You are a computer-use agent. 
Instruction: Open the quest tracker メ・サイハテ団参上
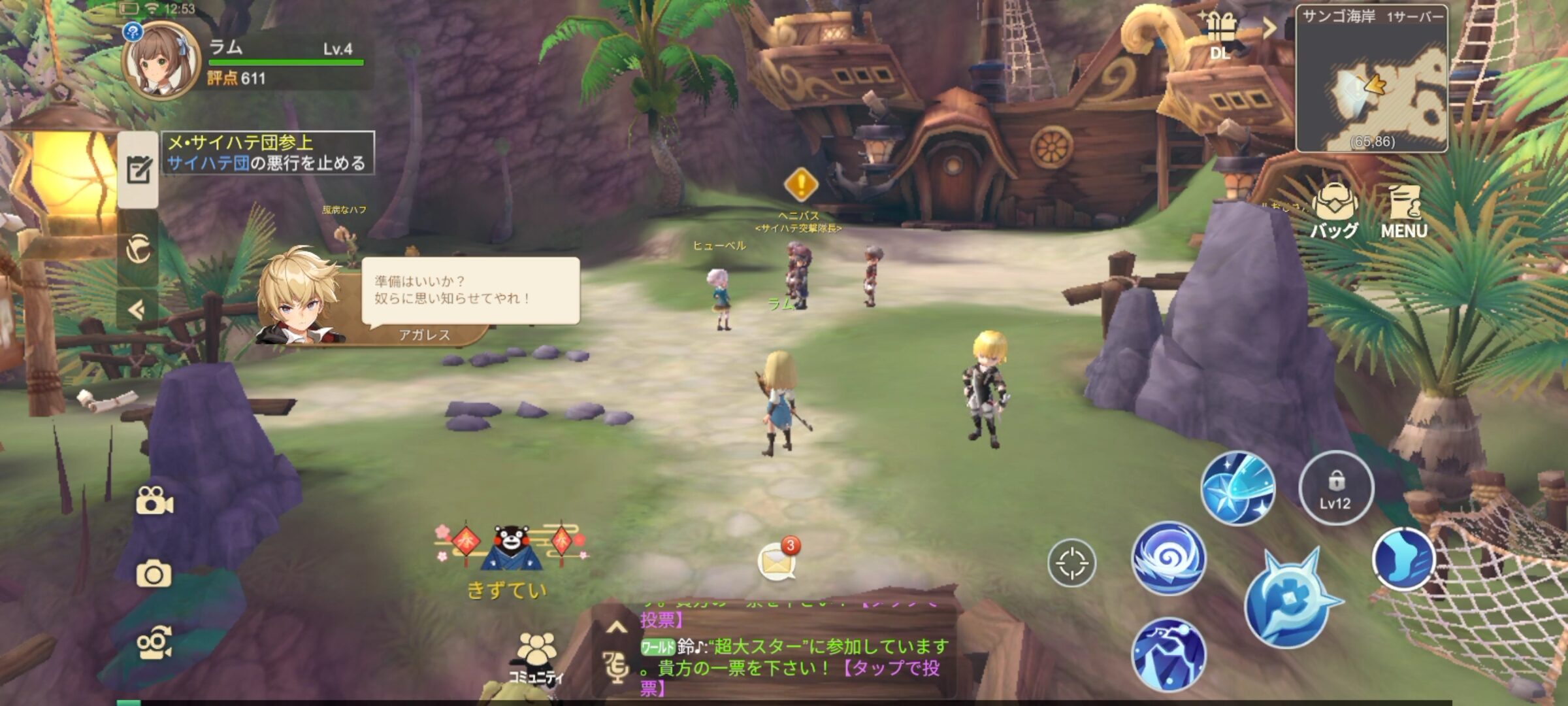268,153
